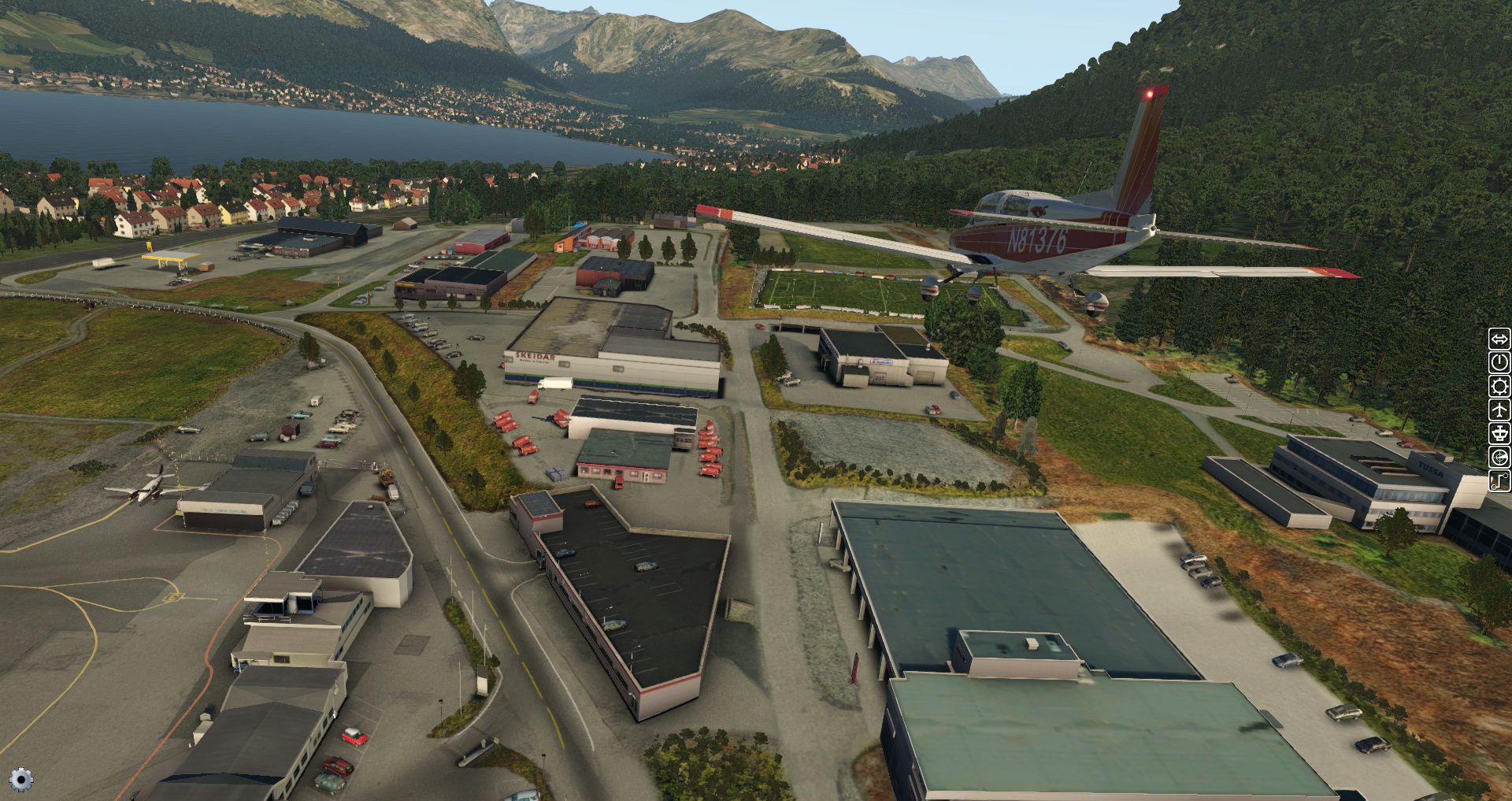The image size is (1512, 801).
Task: Click the double-arrow icon in the side toolbar
Action: [x=1499, y=339]
